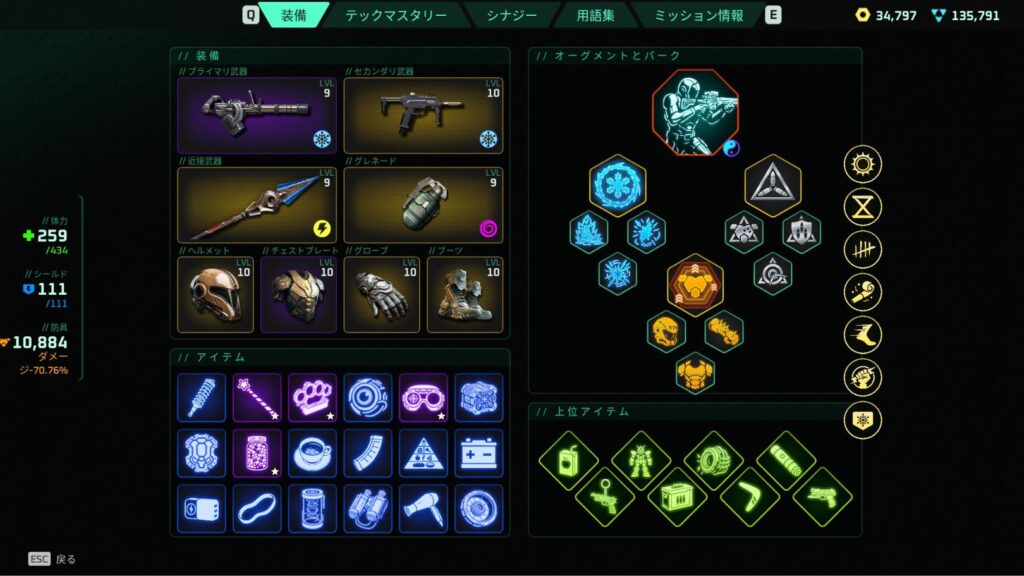The image size is (1024, 576).
Task: Choose the boots armor slot
Action: tap(465, 295)
